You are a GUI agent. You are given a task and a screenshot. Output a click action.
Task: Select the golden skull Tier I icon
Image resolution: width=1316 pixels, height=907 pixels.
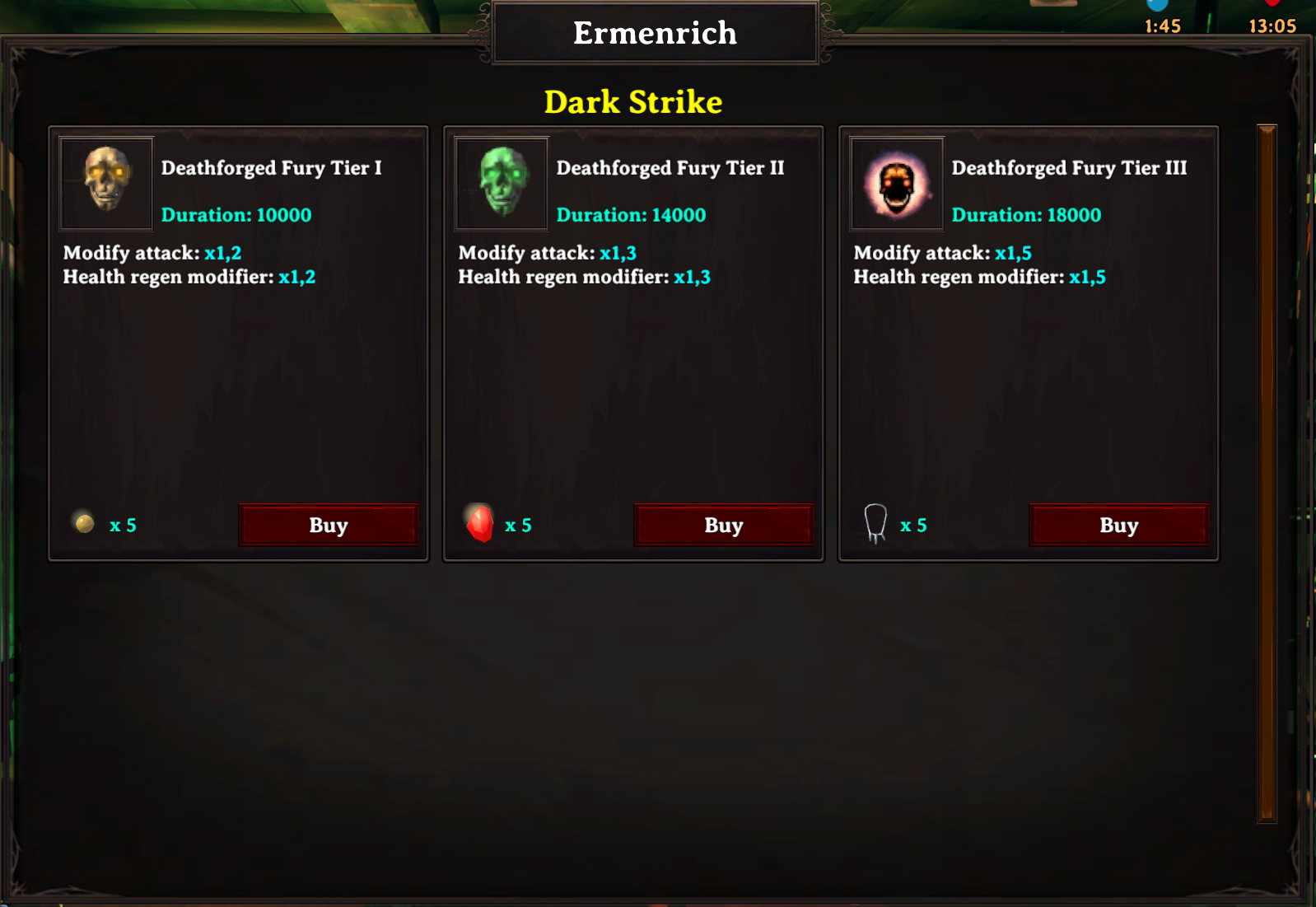click(106, 183)
